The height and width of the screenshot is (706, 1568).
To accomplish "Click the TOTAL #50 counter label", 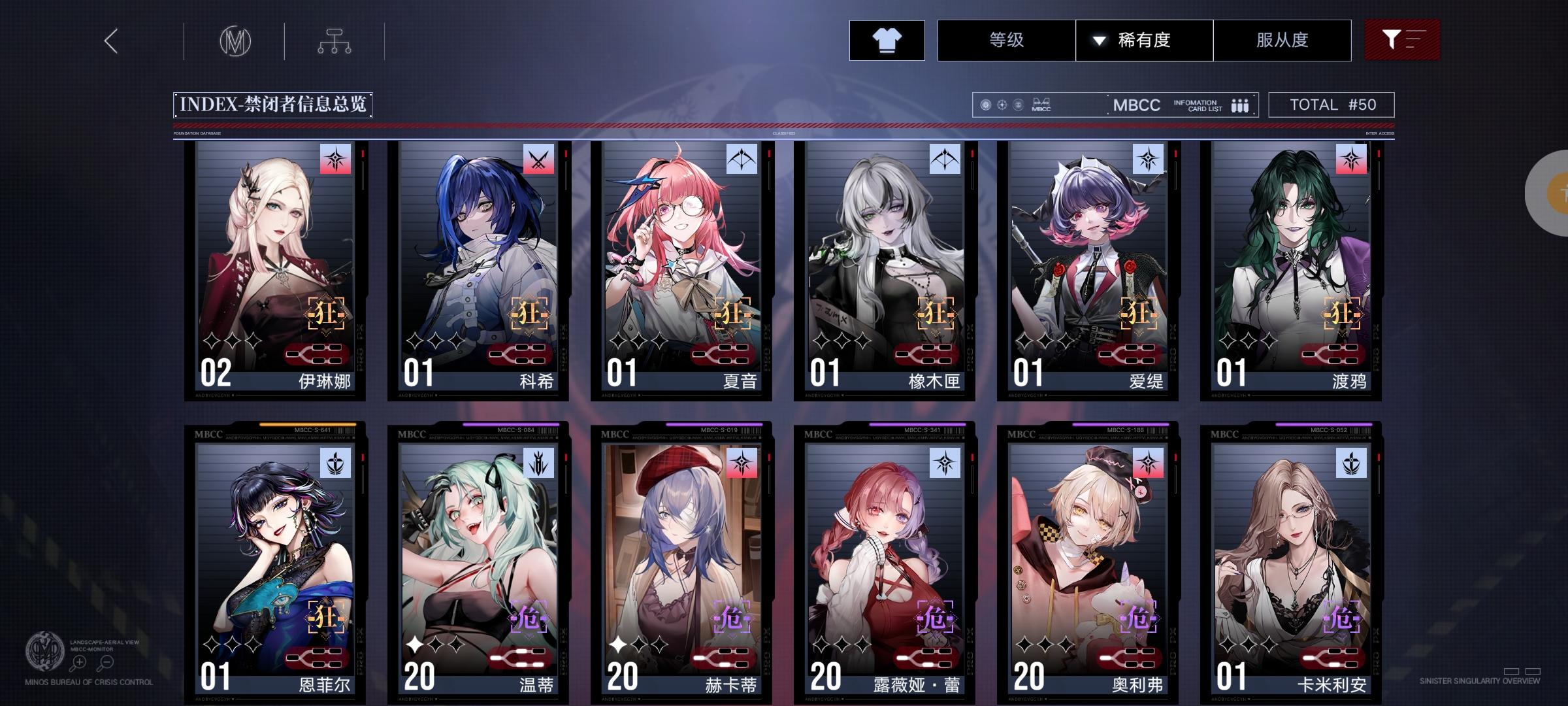I will tap(1331, 103).
